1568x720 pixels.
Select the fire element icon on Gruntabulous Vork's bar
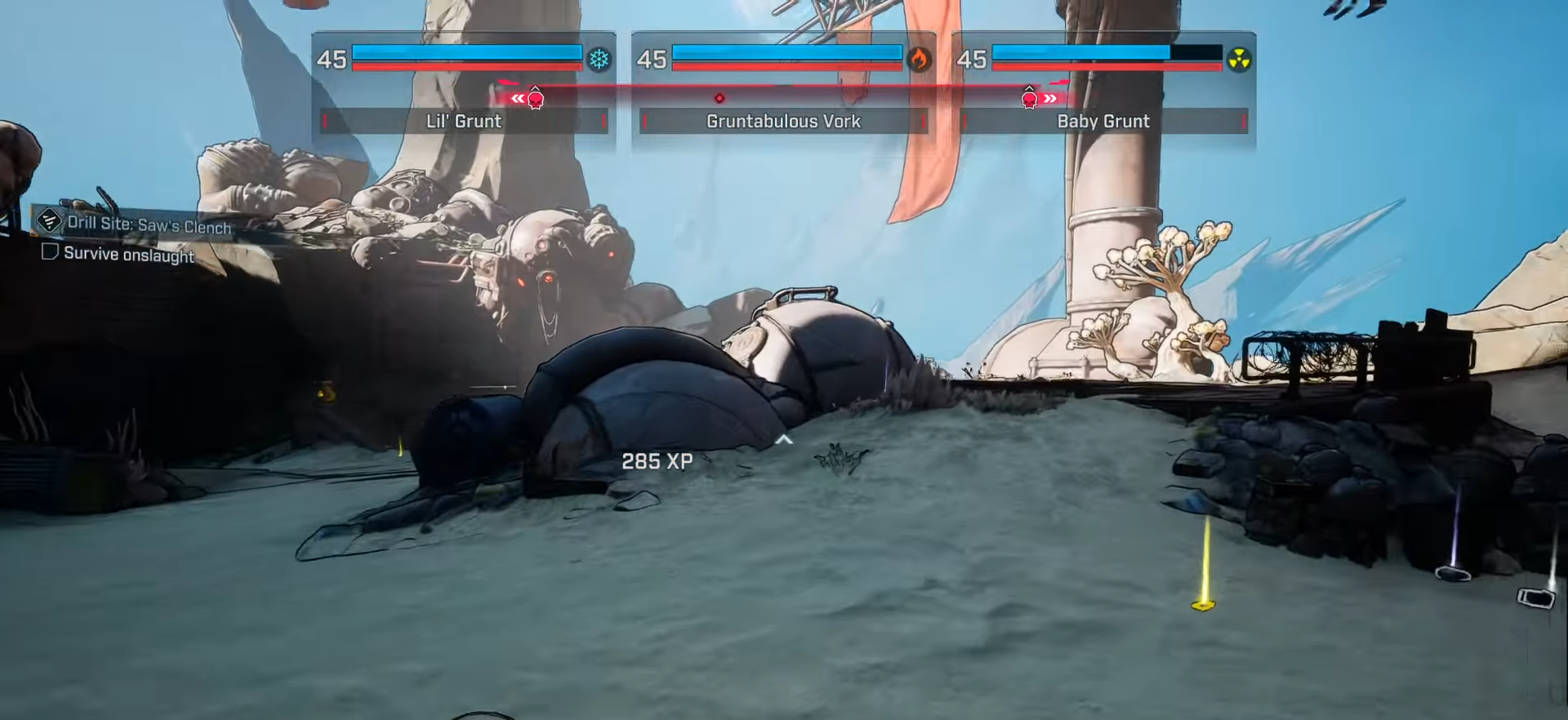[920, 60]
